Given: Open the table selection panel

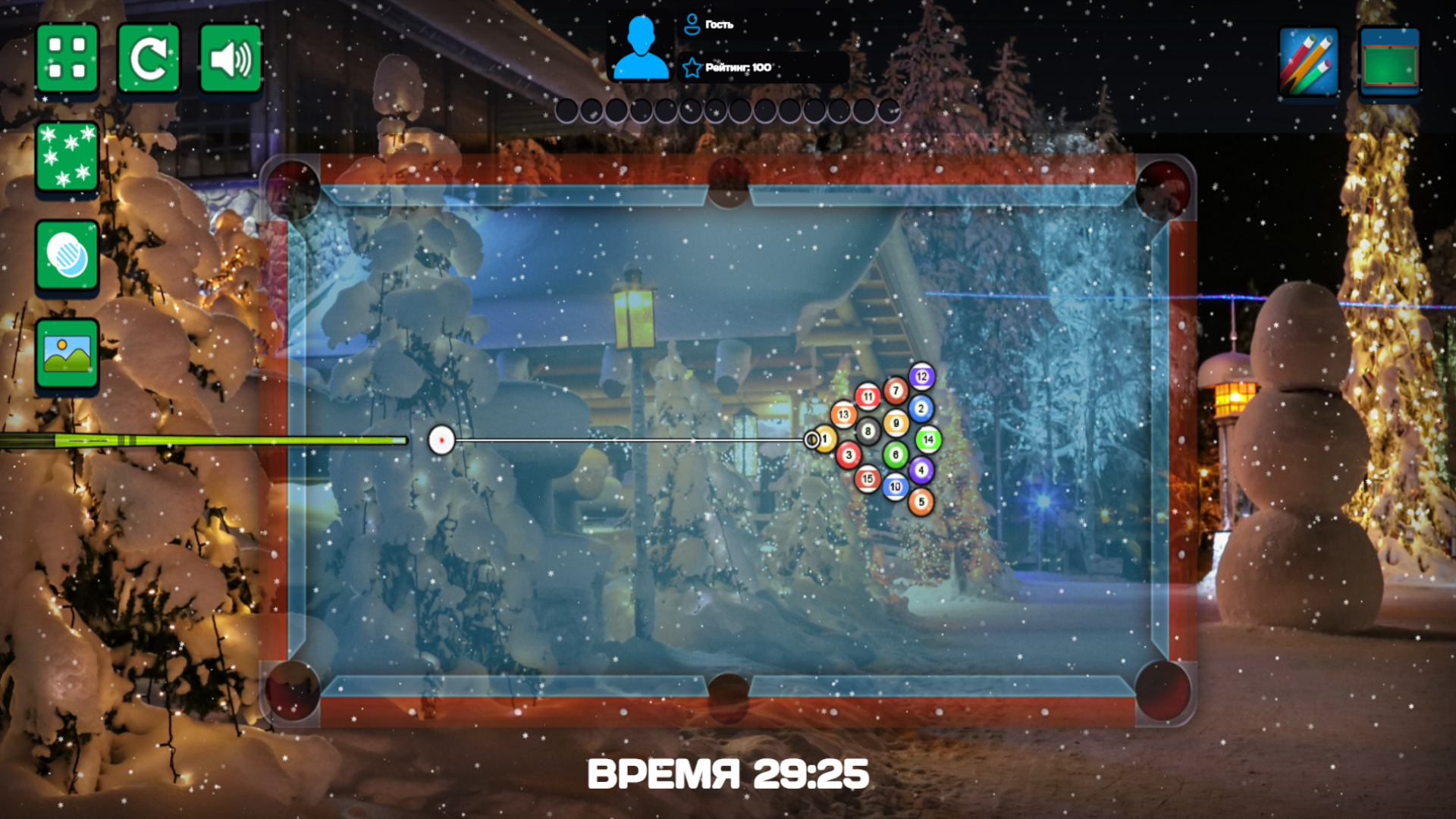Looking at the screenshot, I should point(1389,61).
